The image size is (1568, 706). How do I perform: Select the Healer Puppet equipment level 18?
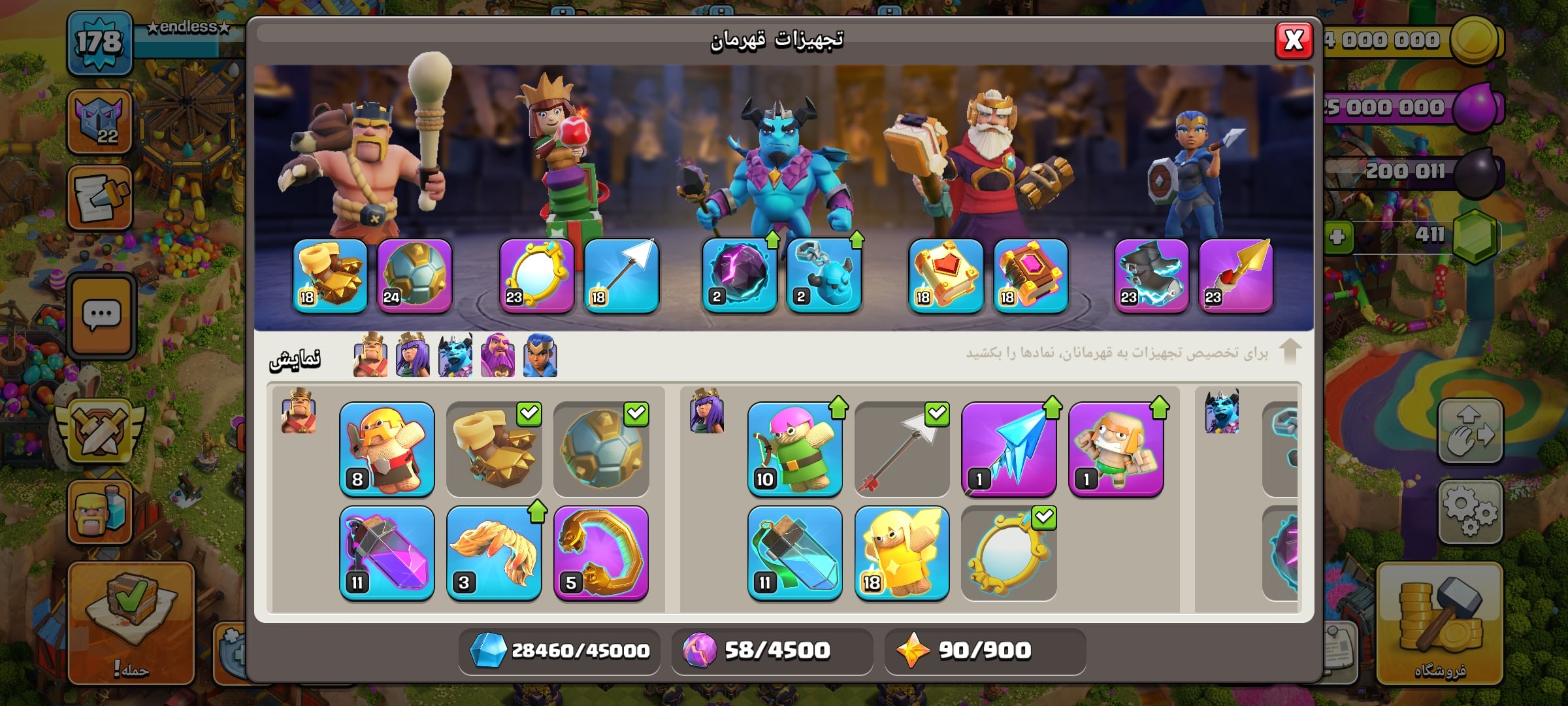(902, 553)
